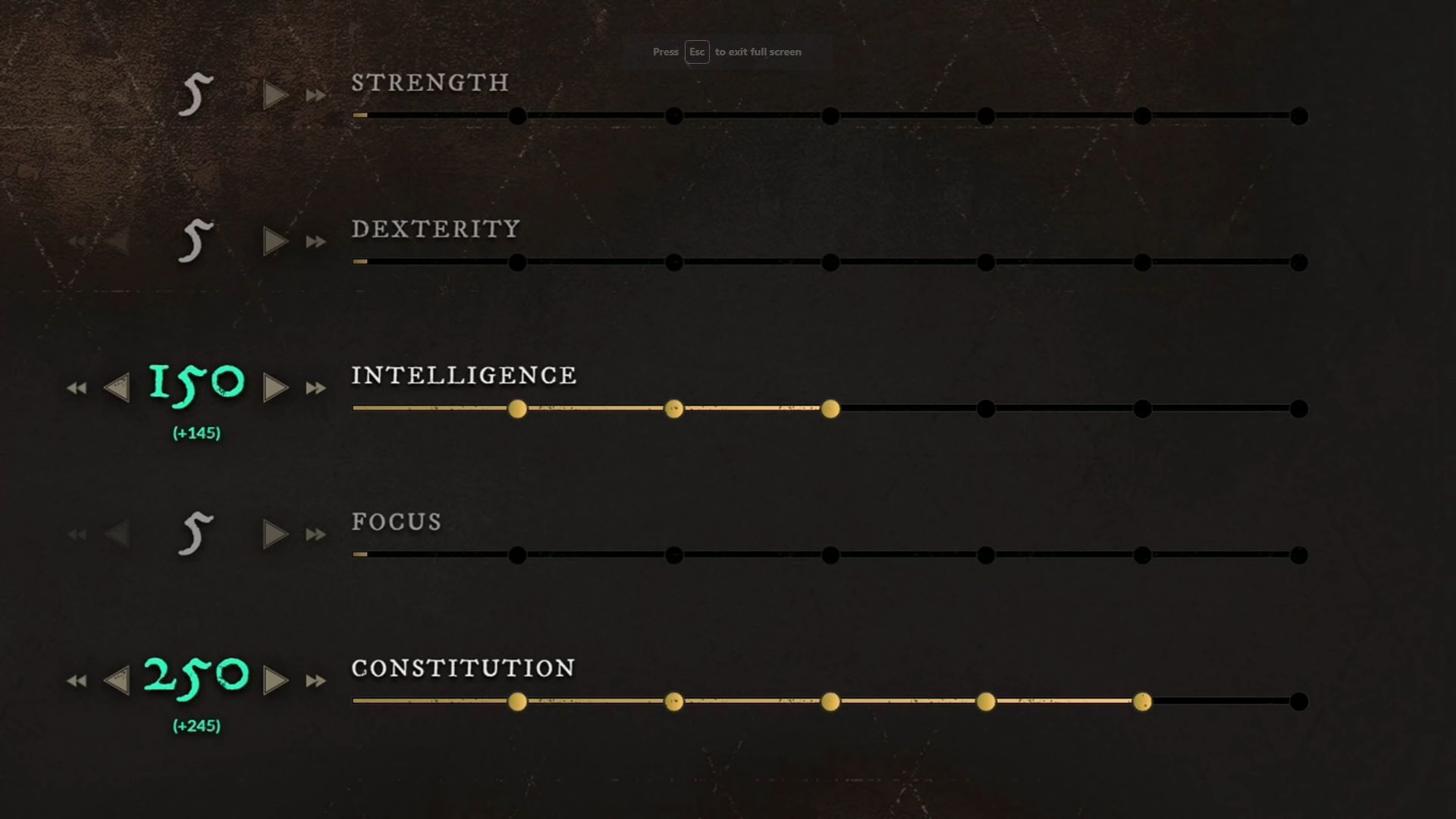
Task: Click the double right arrow beside Focus
Action: (316, 534)
